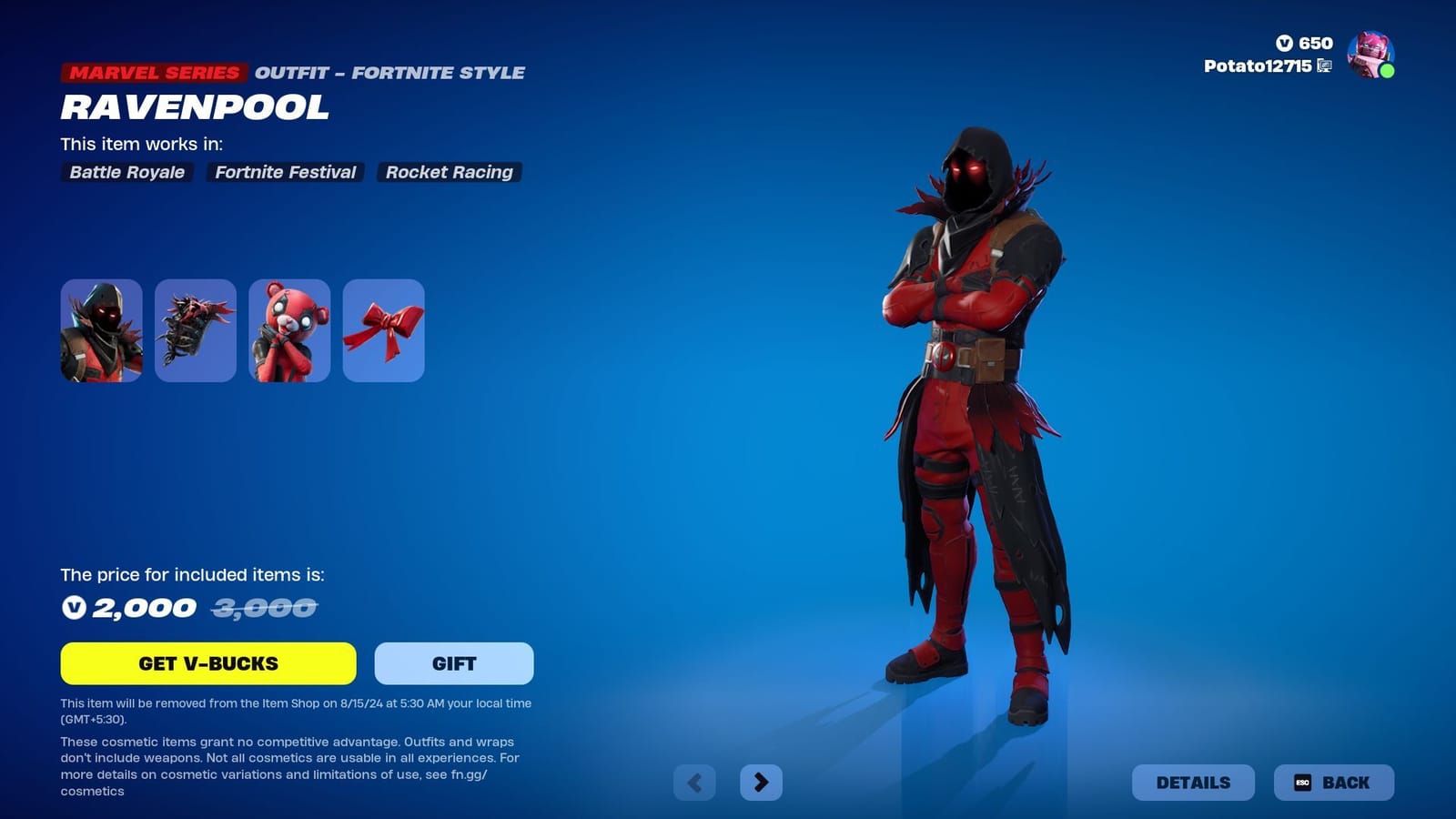The height and width of the screenshot is (819, 1456).
Task: Click the Rocket Racing tag
Action: pos(449,172)
